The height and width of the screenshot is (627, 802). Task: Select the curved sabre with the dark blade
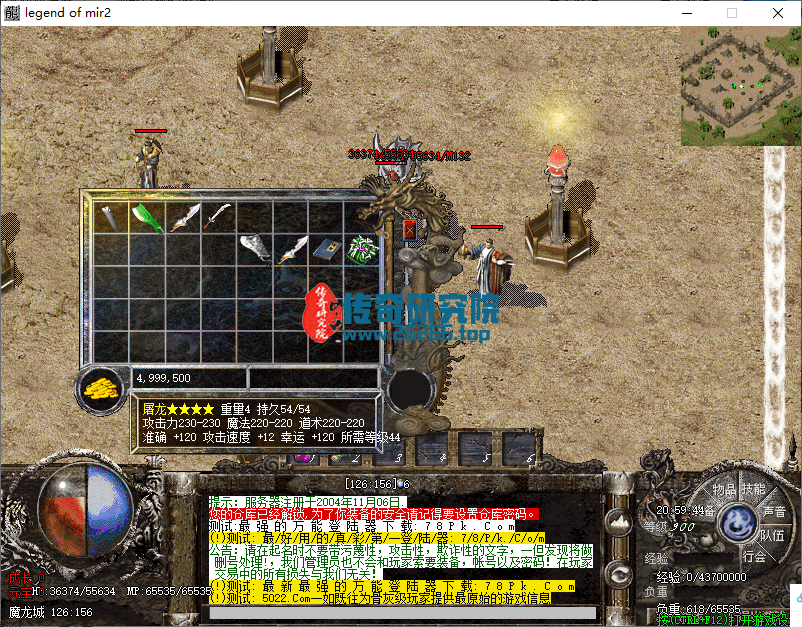coord(218,215)
